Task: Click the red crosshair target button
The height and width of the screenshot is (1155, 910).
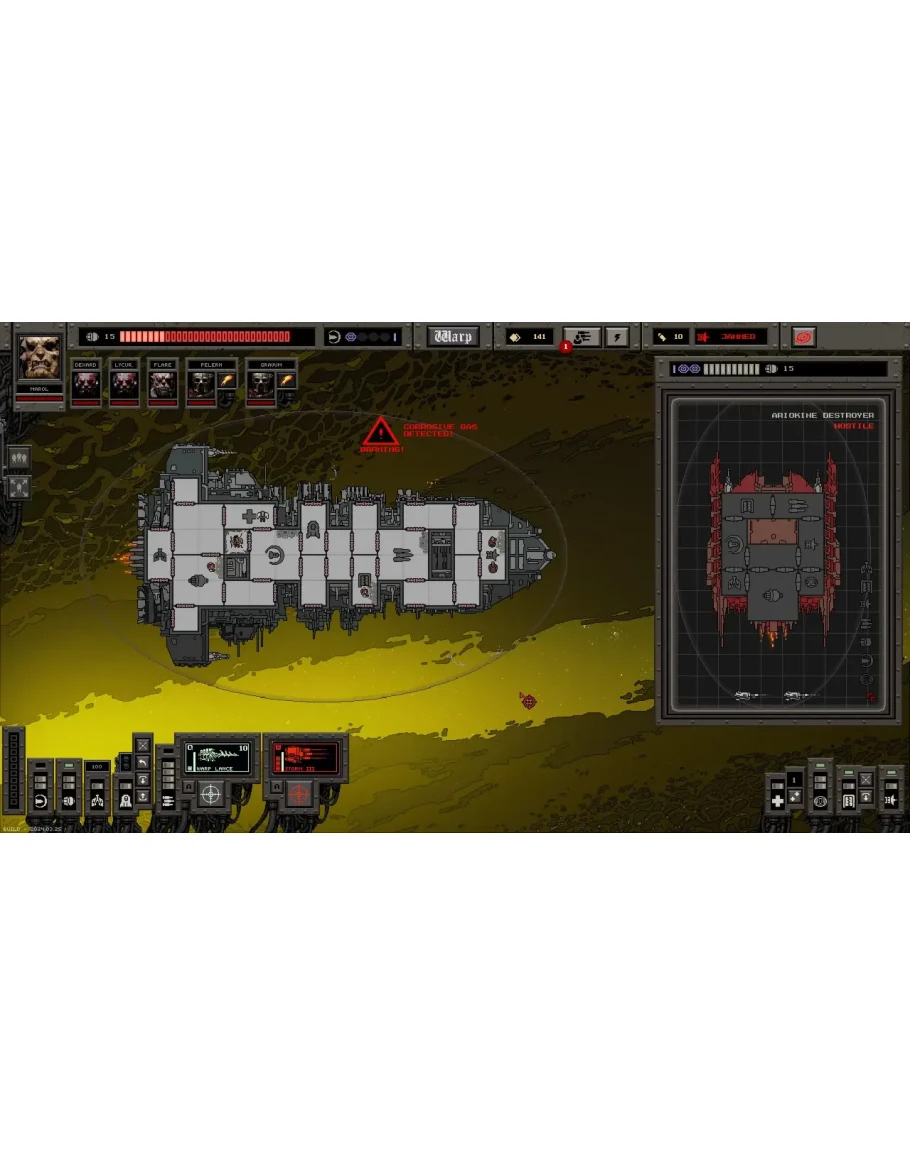Action: (x=298, y=795)
